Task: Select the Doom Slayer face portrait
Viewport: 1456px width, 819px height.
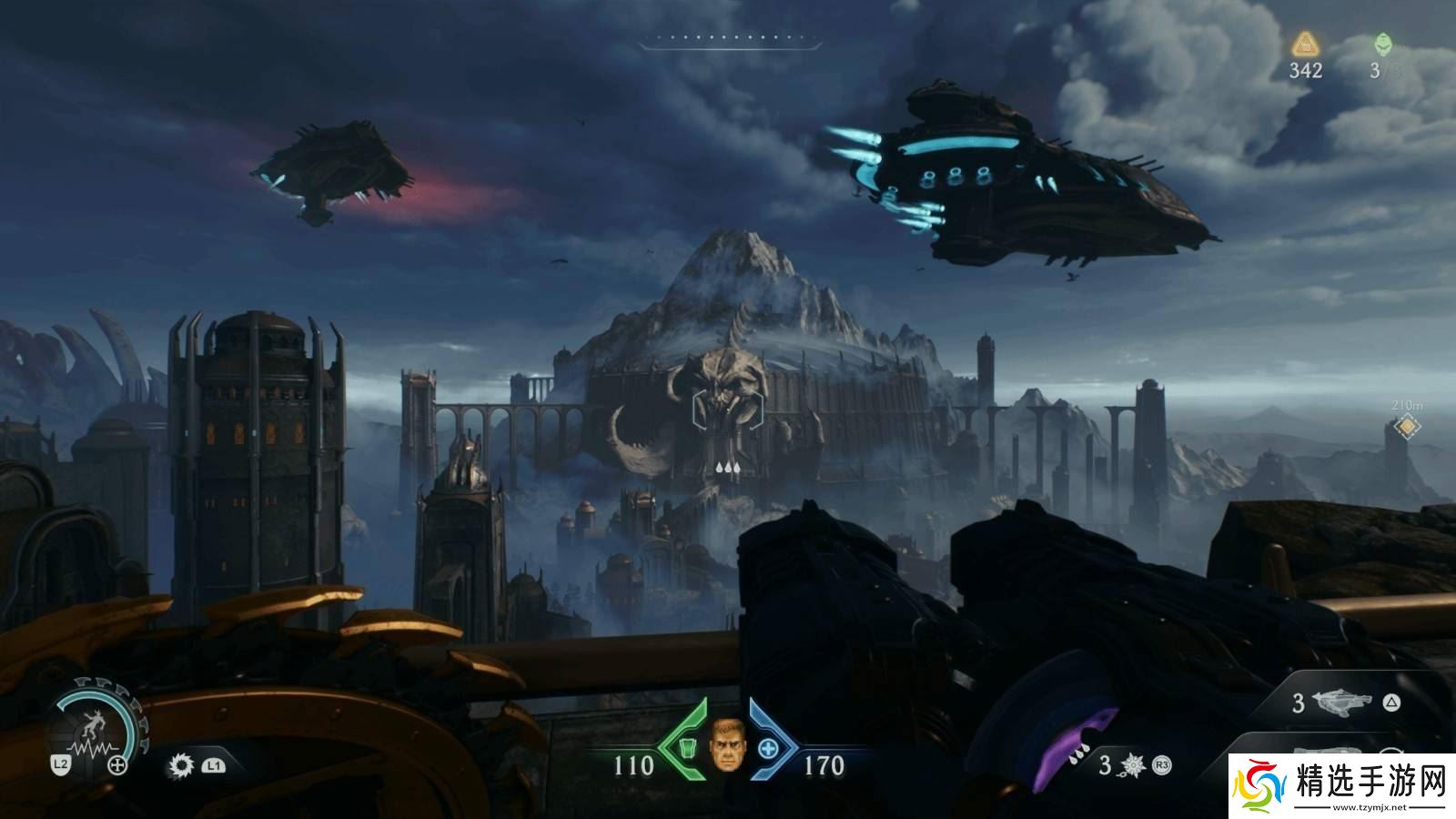Action: point(726,745)
